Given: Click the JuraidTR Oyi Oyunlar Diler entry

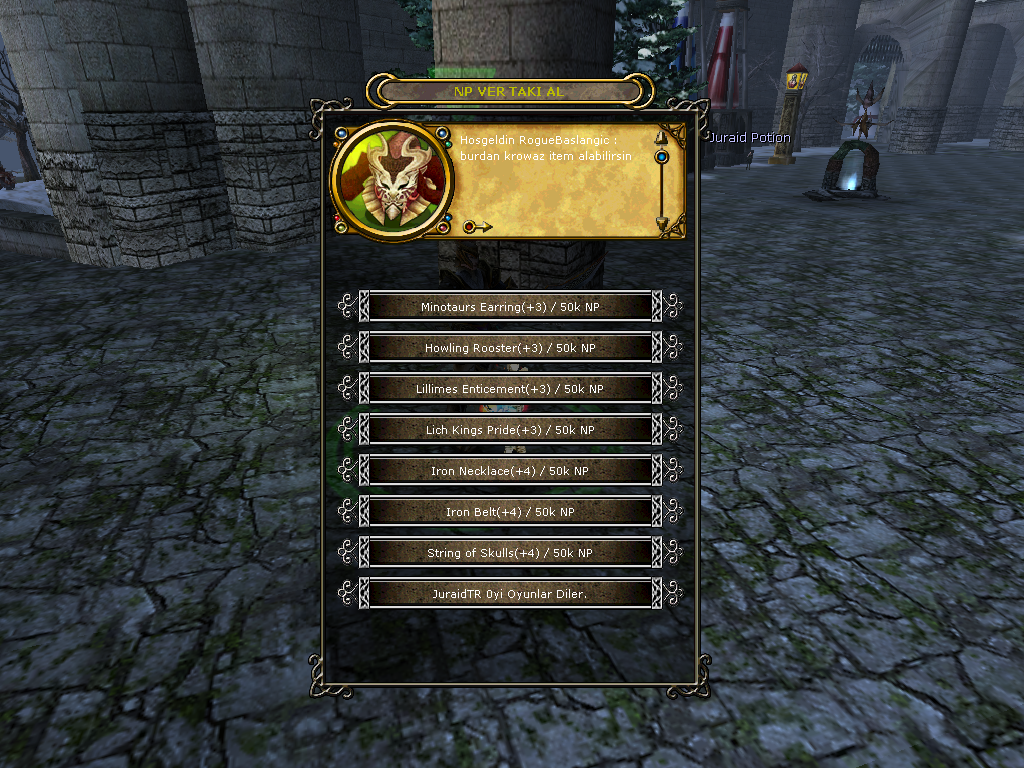Looking at the screenshot, I should pos(510,594).
